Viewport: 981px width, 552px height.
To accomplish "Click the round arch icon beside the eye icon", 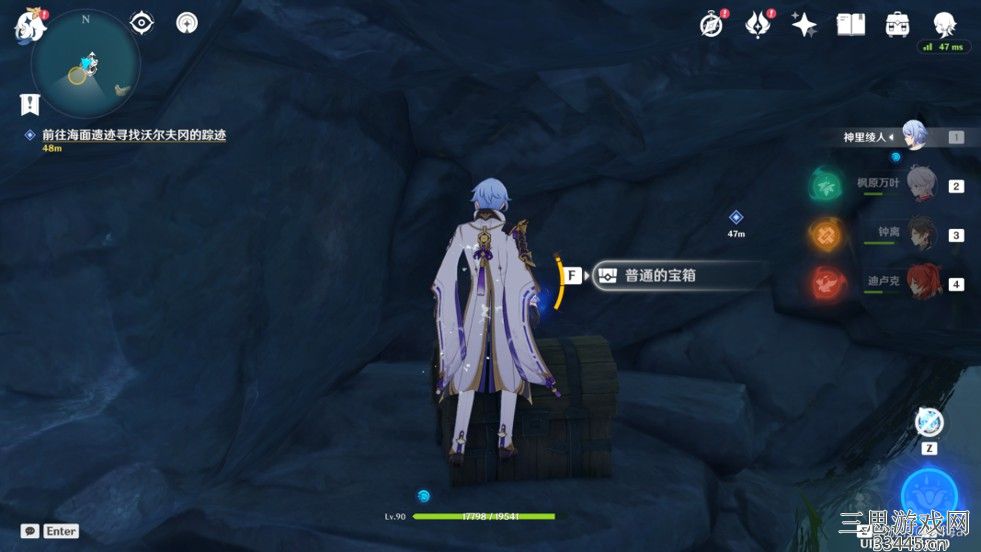I will pyautogui.click(x=186, y=23).
